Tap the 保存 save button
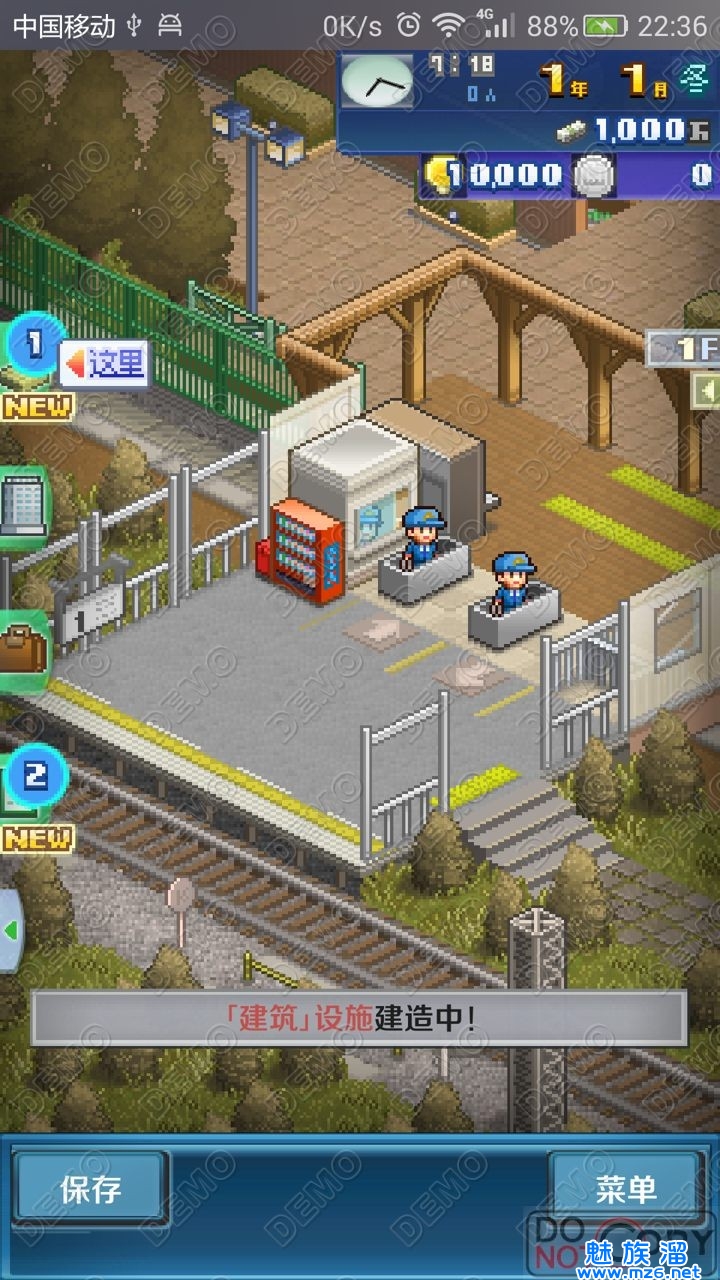Viewport: 720px width, 1280px height. click(x=90, y=1188)
